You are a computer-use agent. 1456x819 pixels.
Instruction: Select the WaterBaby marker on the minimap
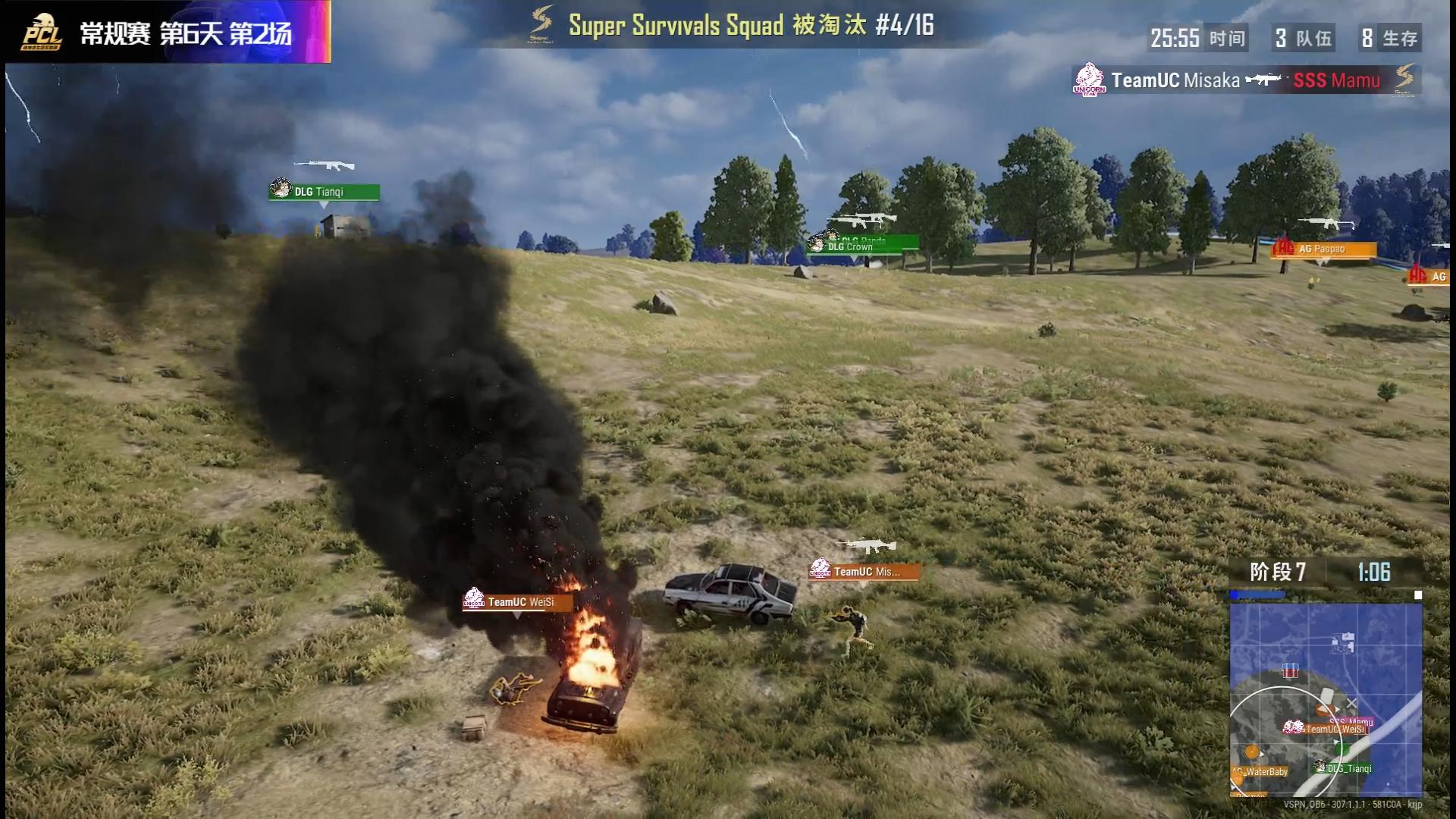(1262, 771)
